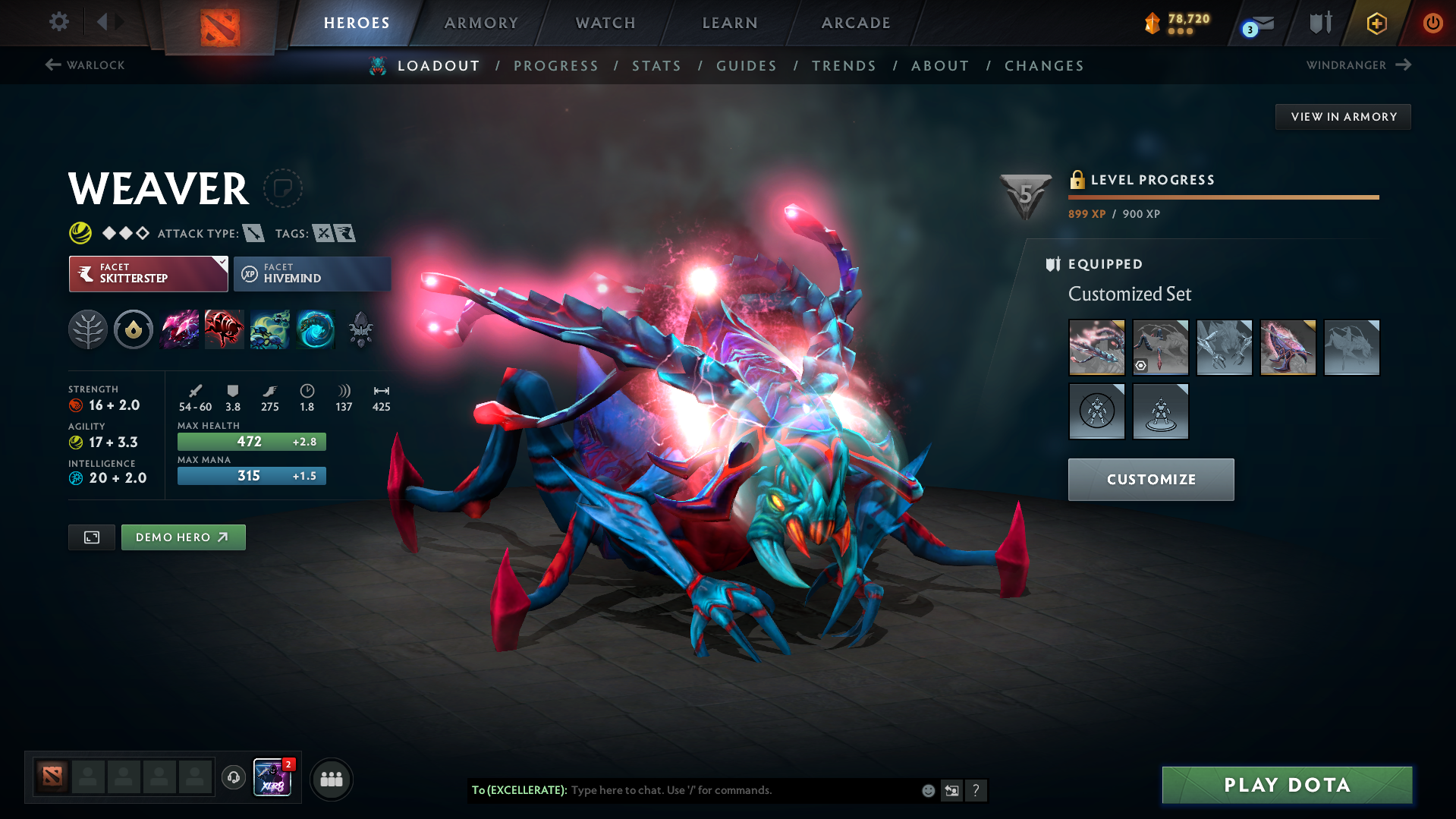Open the emoticon picker beside chat
This screenshot has height=819, width=1456.
pyautogui.click(x=927, y=790)
